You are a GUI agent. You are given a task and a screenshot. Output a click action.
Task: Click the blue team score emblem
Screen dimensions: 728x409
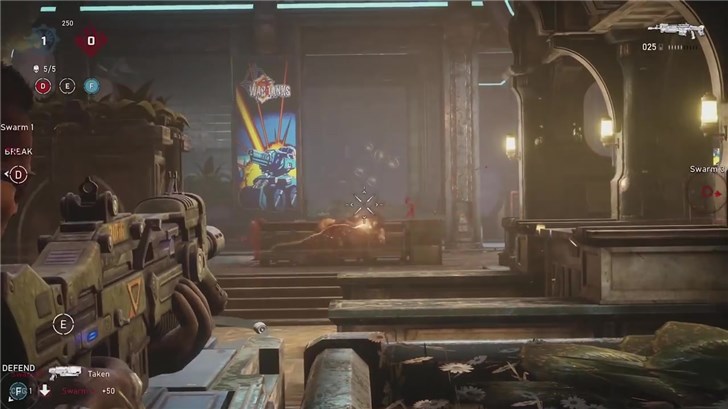(43, 41)
